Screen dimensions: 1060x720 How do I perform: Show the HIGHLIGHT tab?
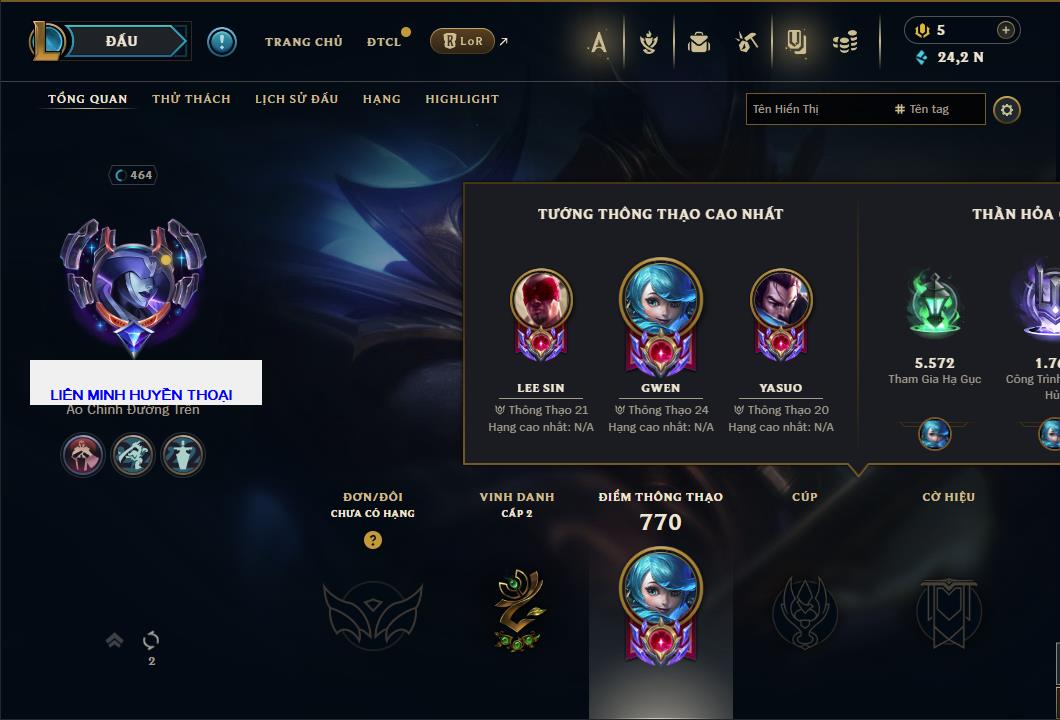461,99
